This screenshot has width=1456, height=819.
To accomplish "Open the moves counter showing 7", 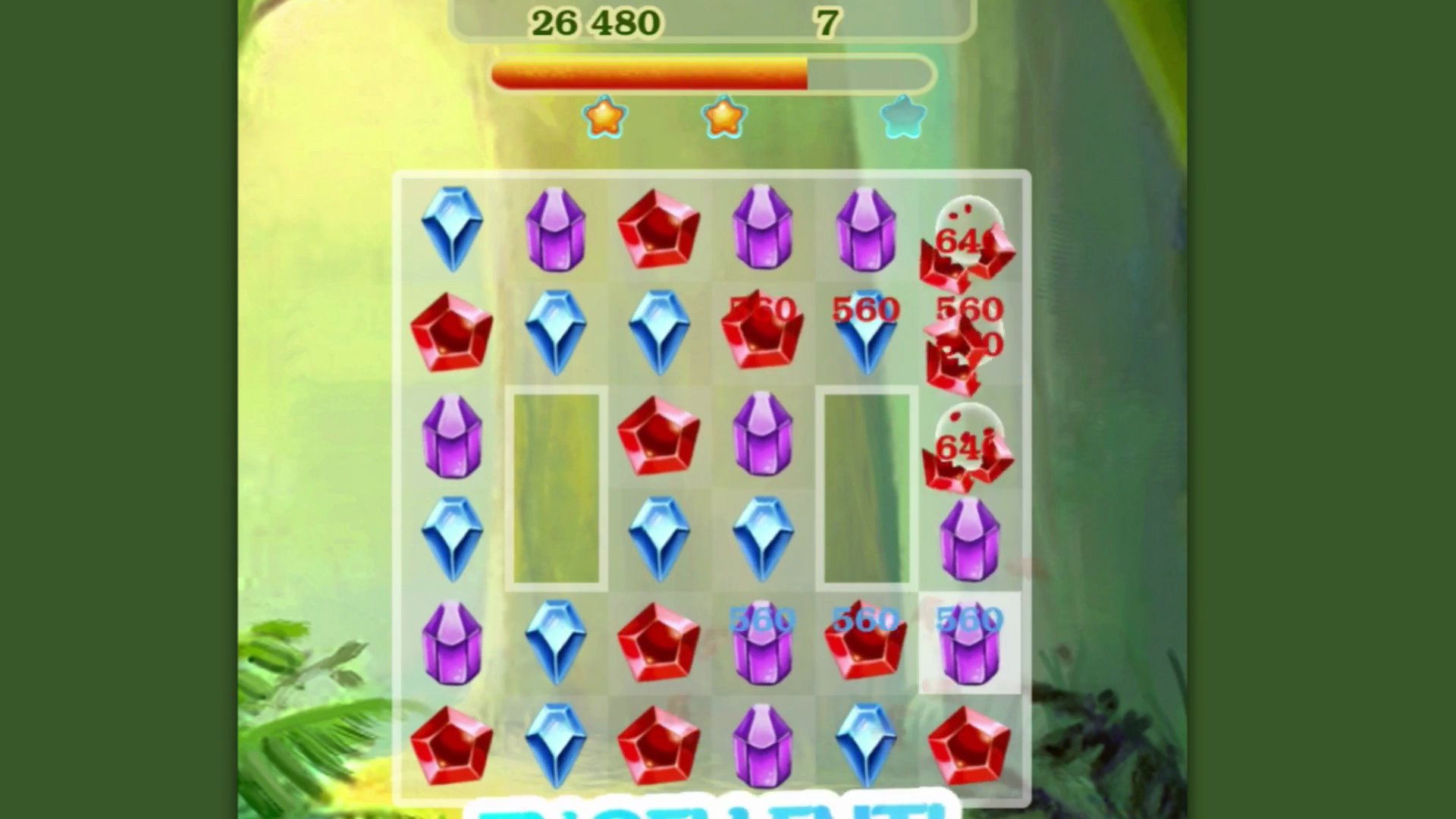I will pos(828,21).
